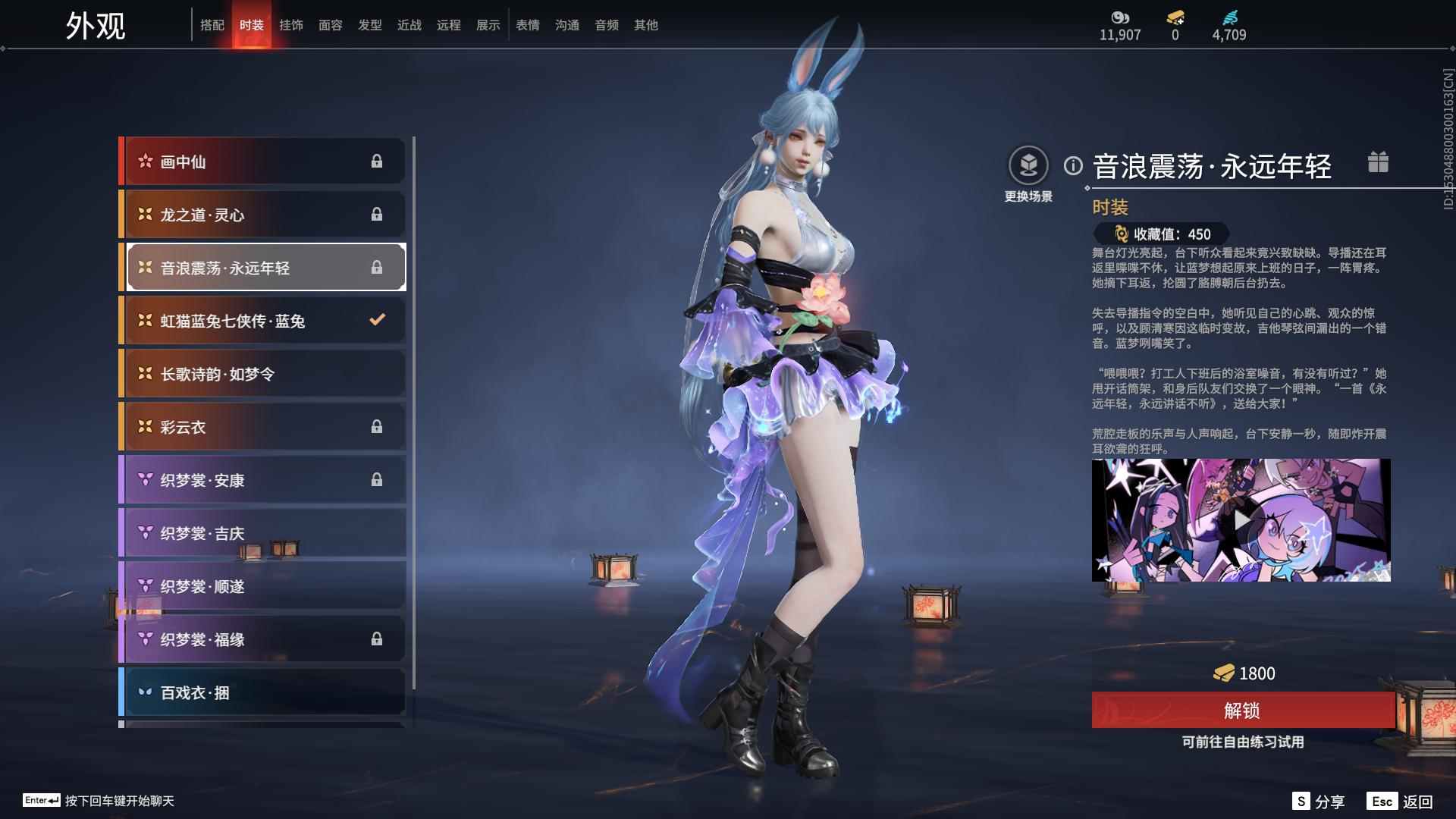The width and height of the screenshot is (1456, 819).
Task: Open the 挂饰 accessories tab
Action: (x=291, y=25)
